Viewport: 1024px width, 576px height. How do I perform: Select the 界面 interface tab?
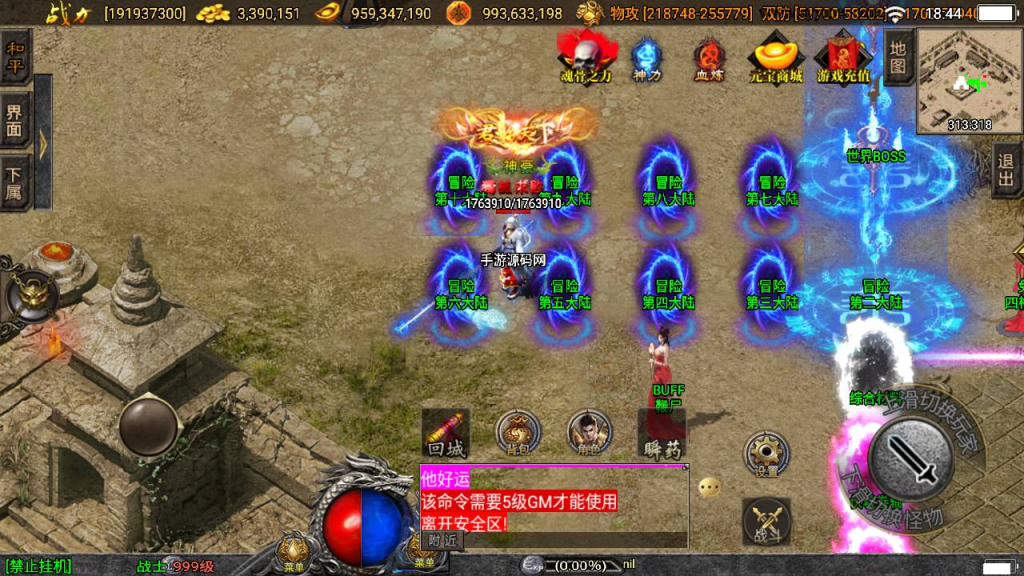point(14,120)
